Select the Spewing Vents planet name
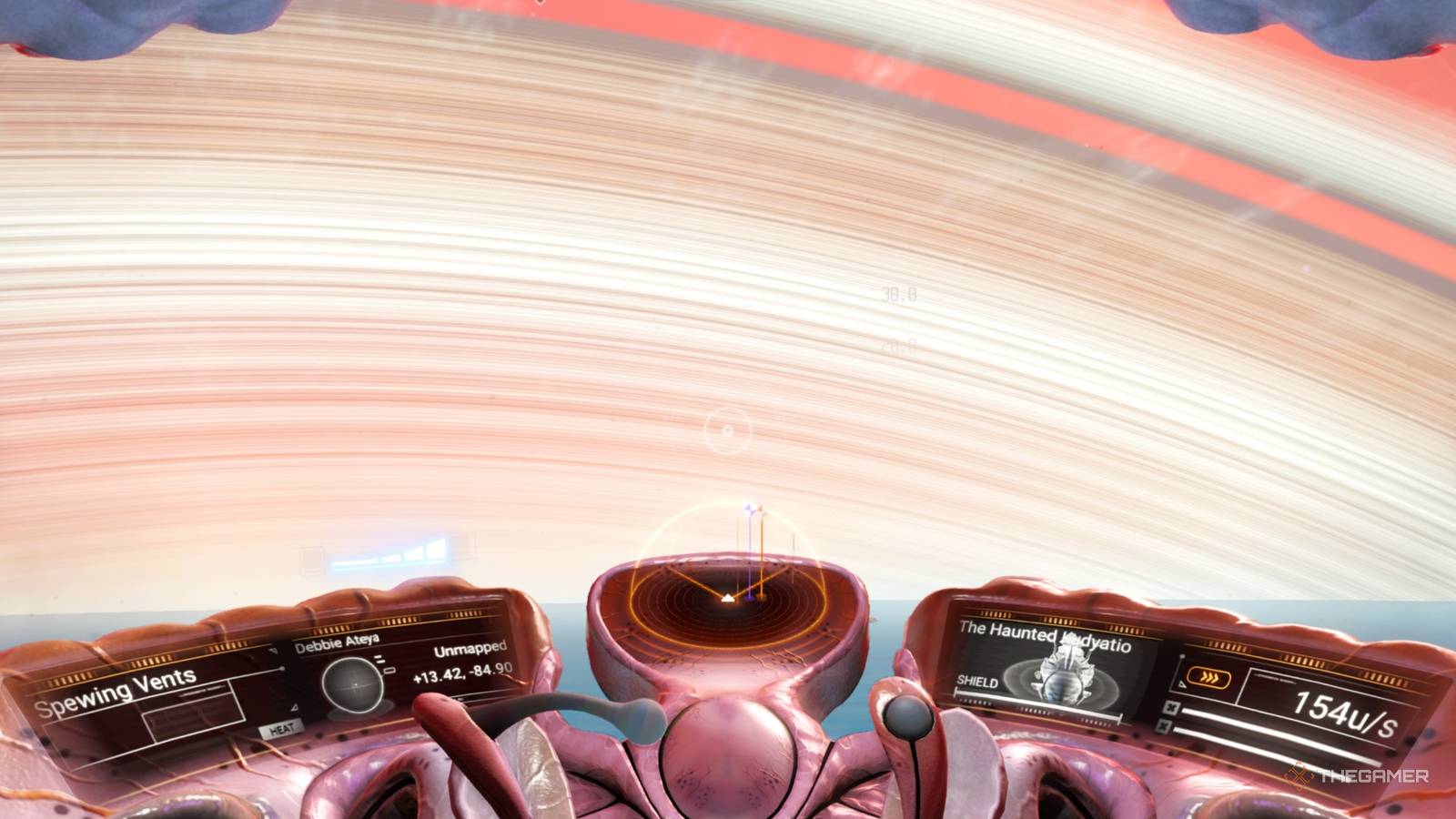 click(x=116, y=700)
